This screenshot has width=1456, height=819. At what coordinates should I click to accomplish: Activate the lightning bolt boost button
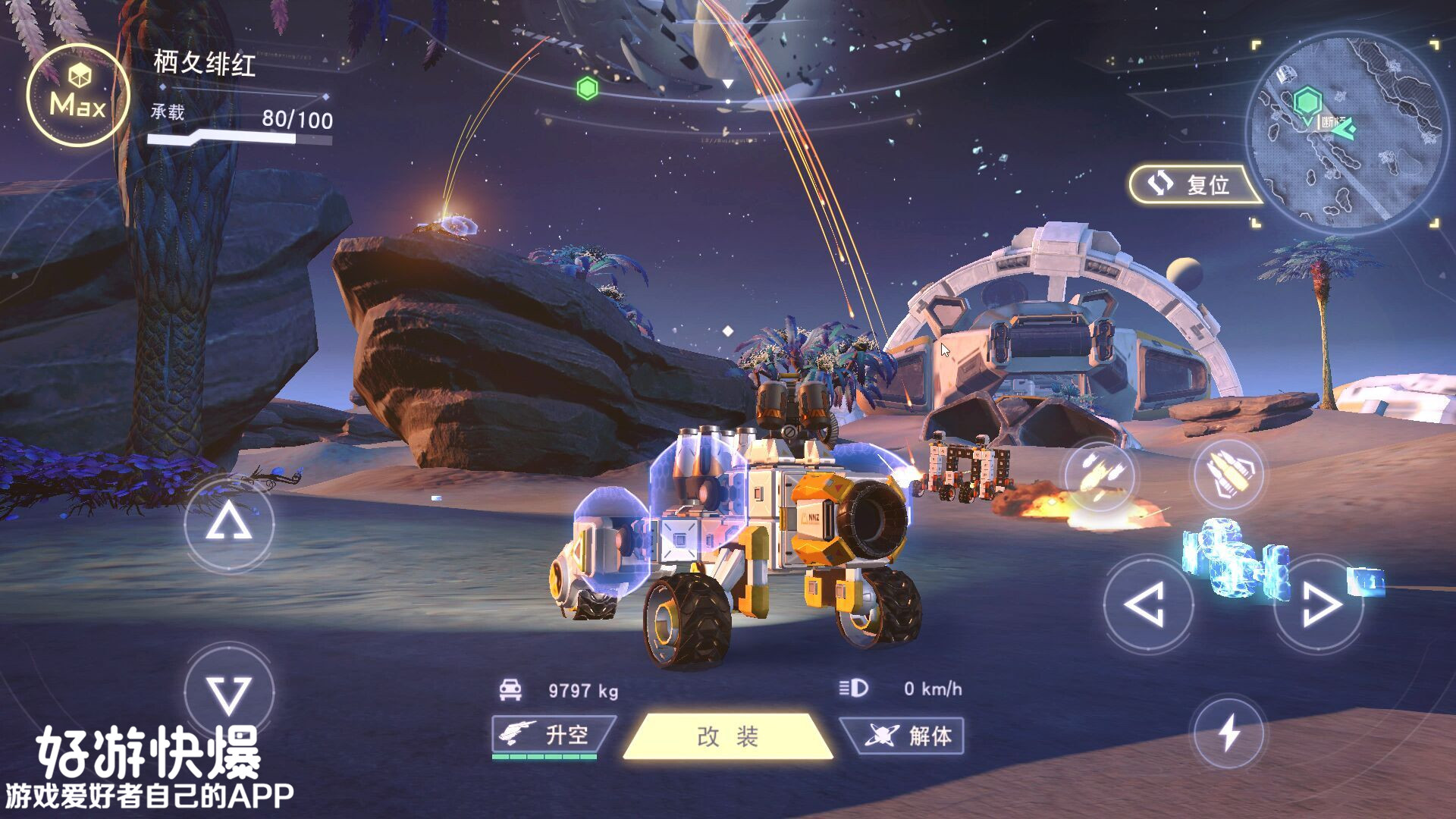1228,733
